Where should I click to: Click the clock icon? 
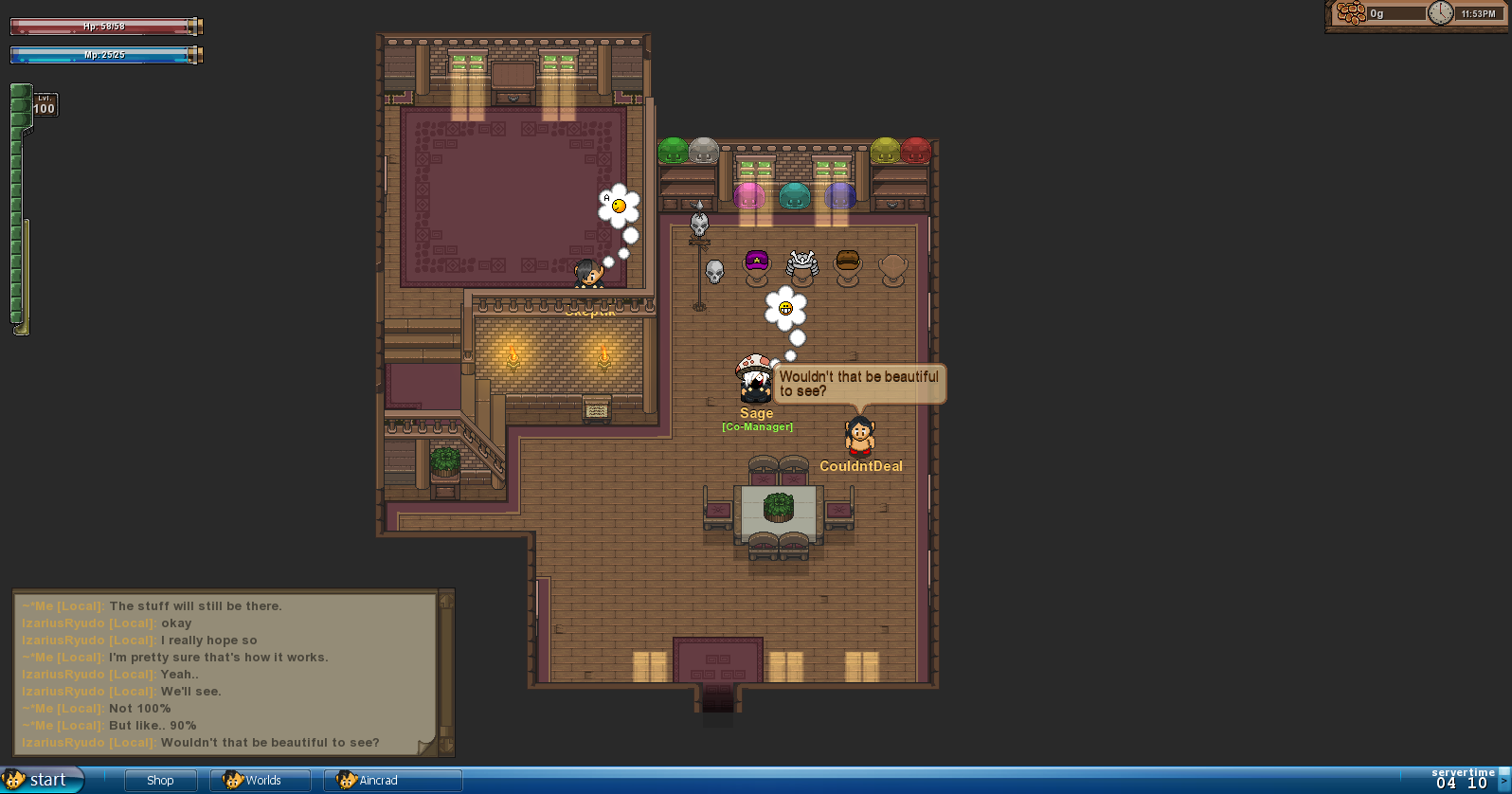[x=1440, y=13]
